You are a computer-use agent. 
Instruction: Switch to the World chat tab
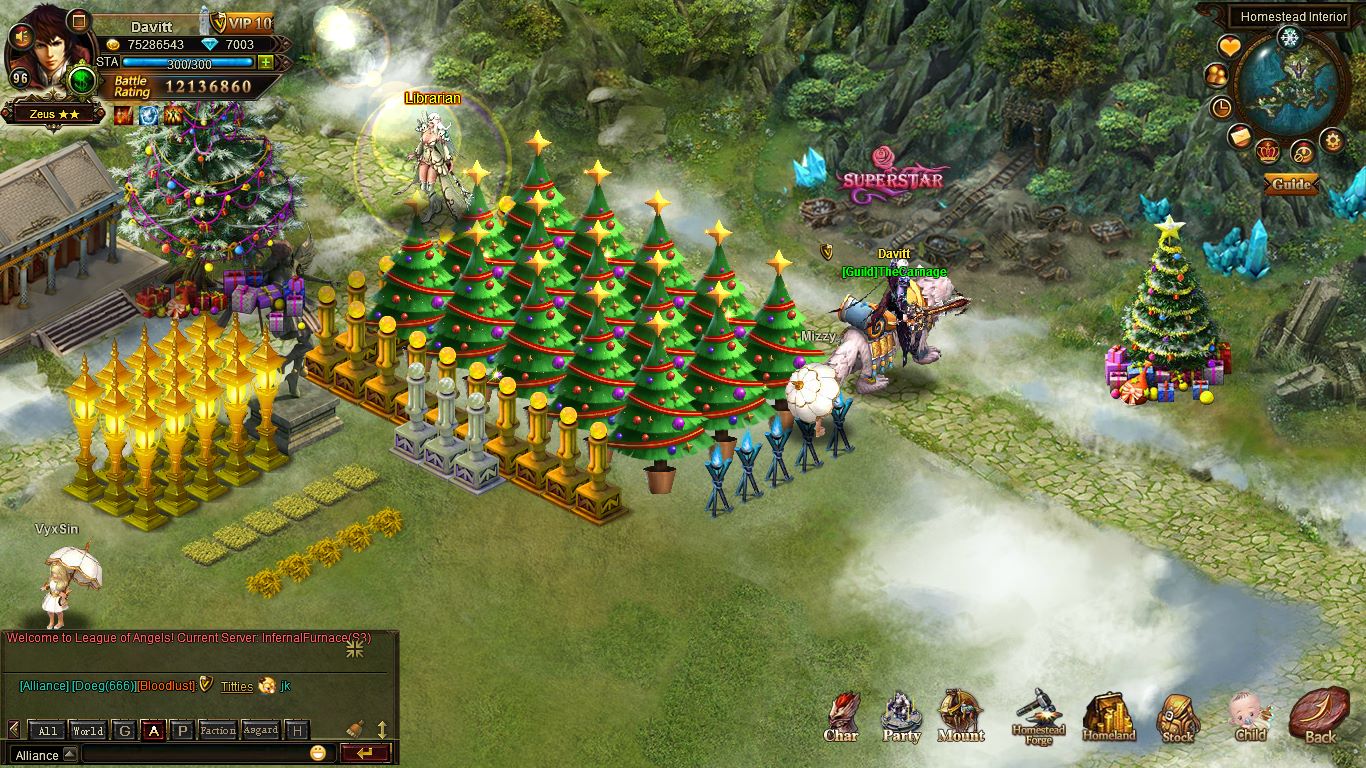pos(87,730)
